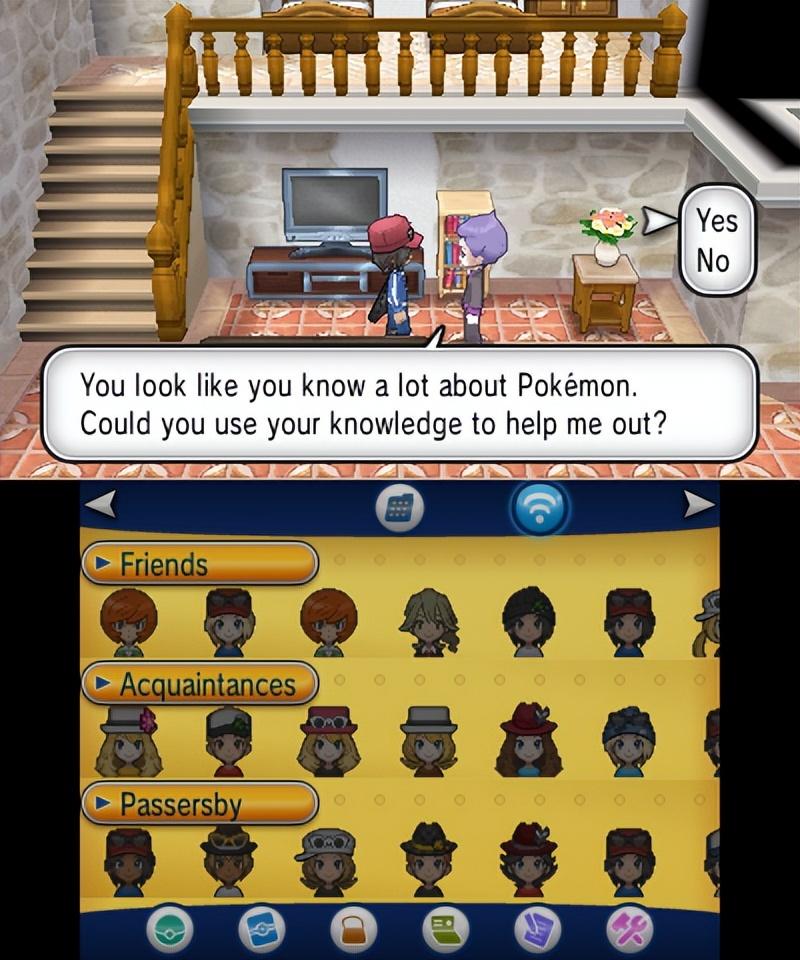Open Options with the pink tools icon
Image resolution: width=800 pixels, height=960 pixels.
(630, 931)
